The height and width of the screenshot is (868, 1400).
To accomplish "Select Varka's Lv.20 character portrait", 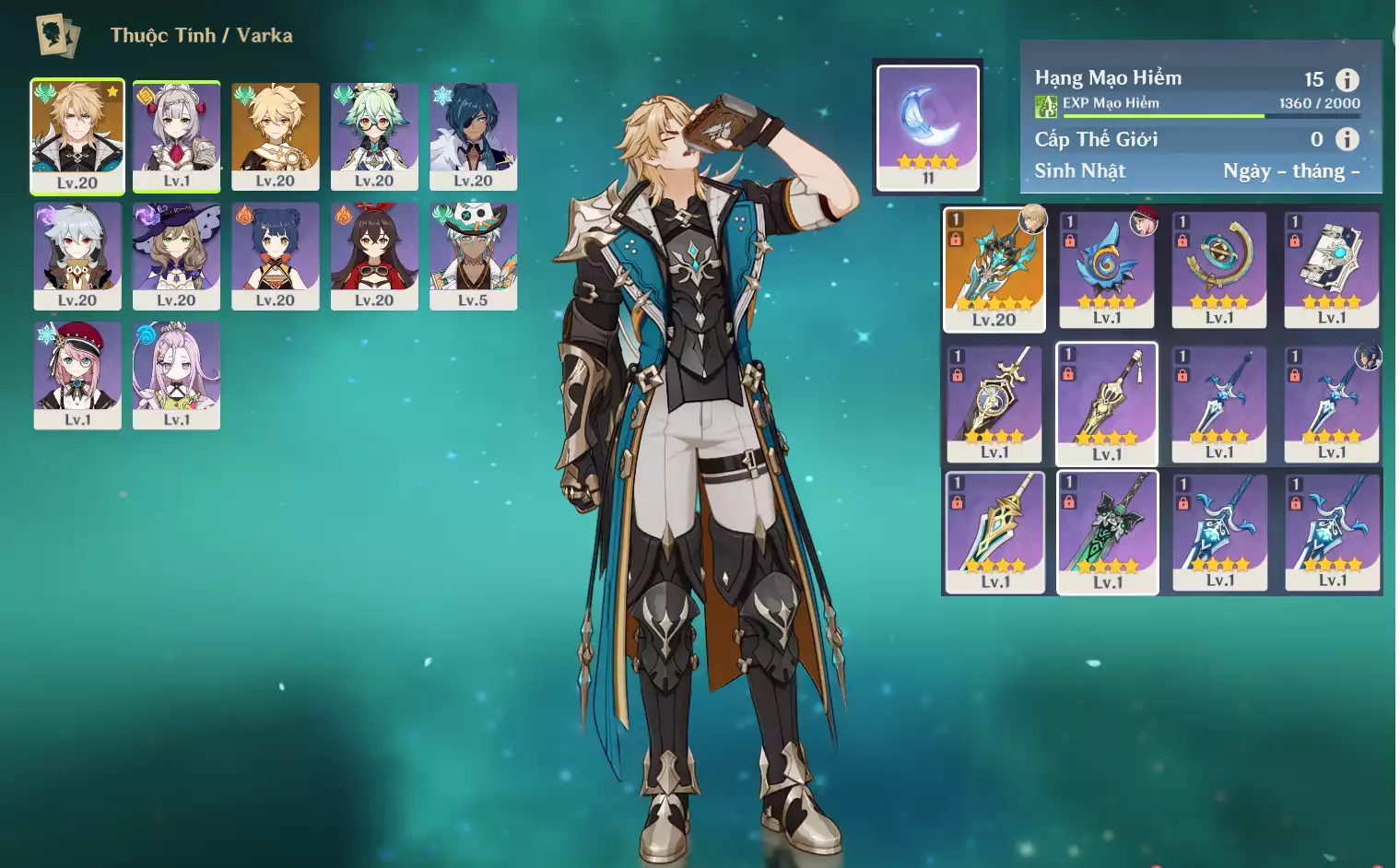I will coord(77,135).
